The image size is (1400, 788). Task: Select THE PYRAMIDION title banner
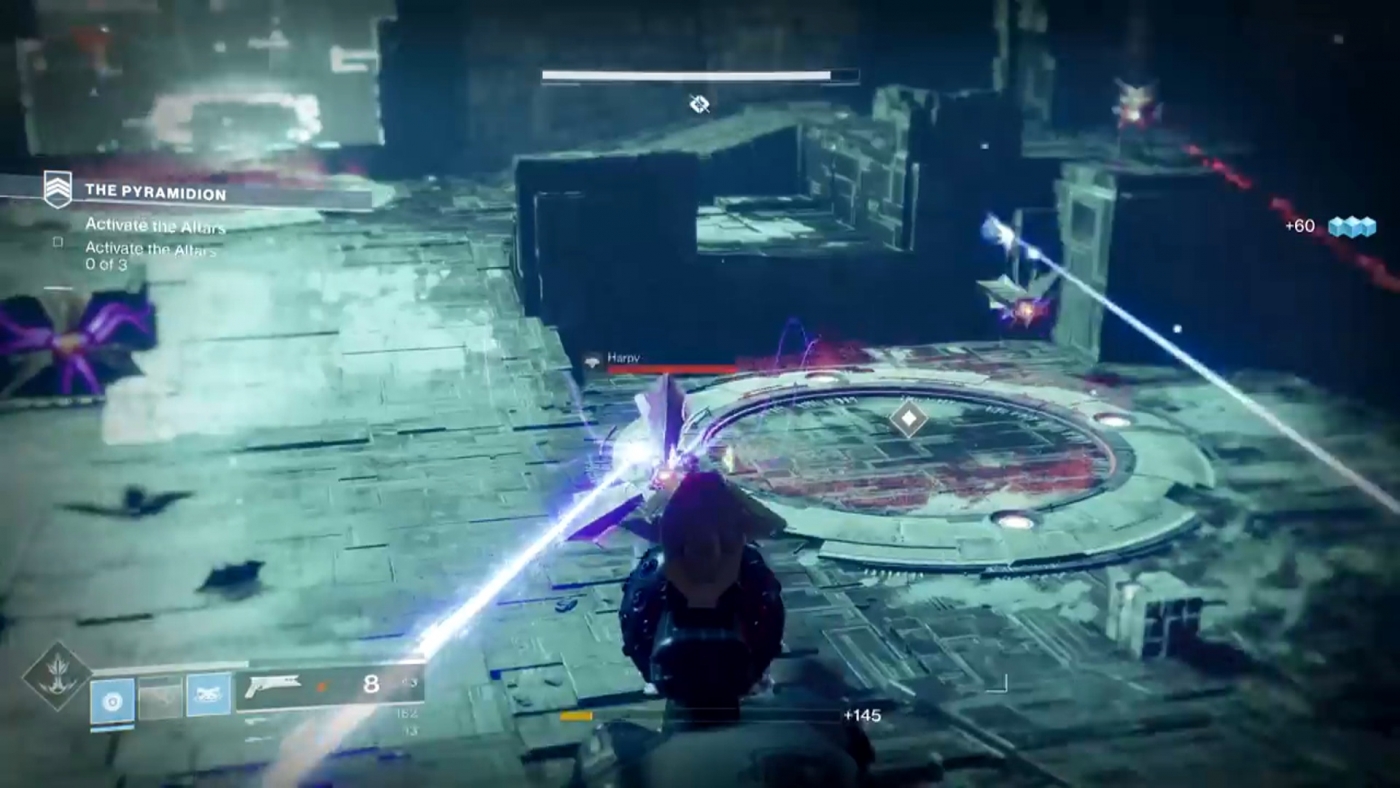click(155, 192)
